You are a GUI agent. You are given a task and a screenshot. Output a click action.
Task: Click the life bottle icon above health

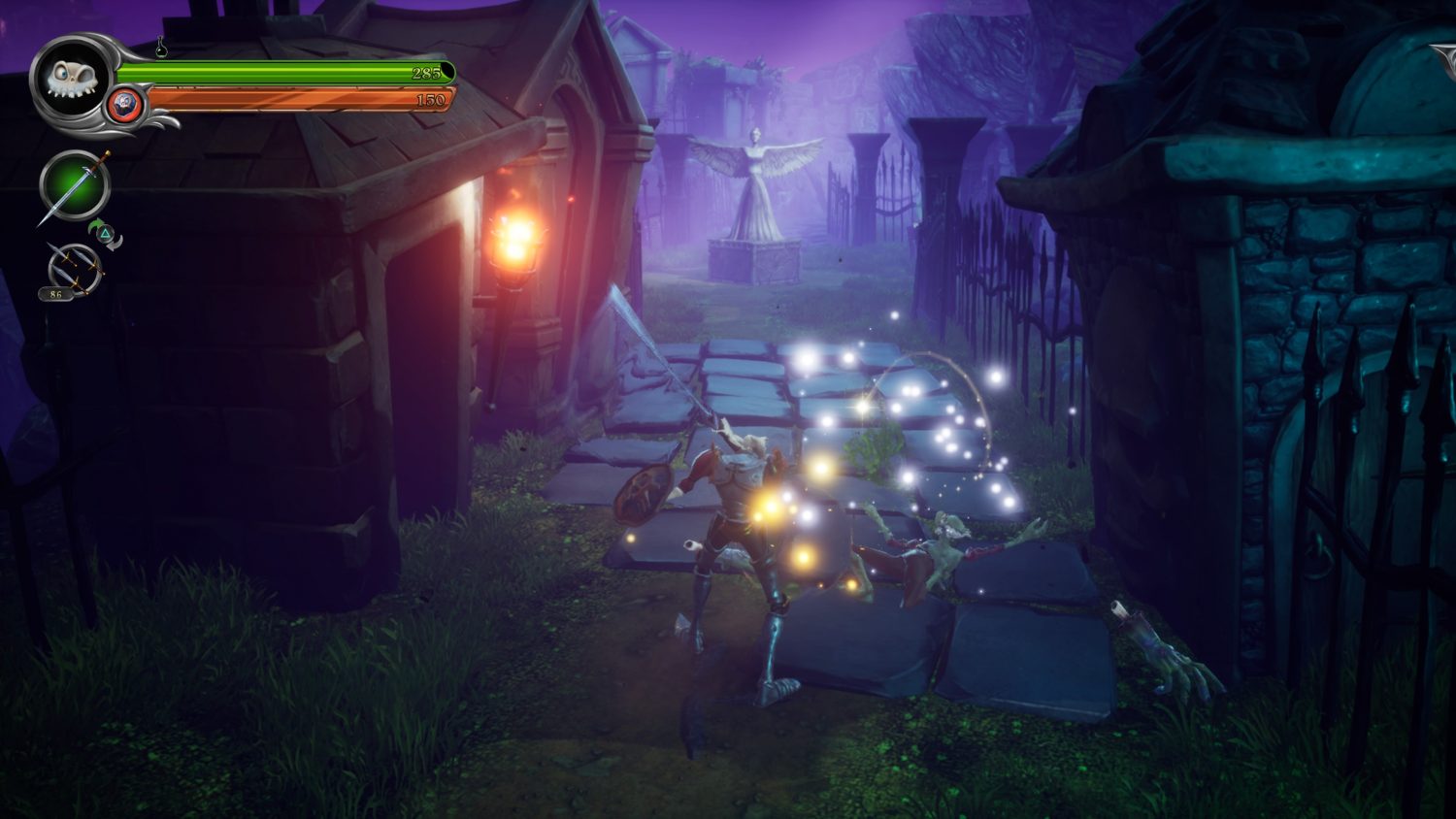pos(161,47)
